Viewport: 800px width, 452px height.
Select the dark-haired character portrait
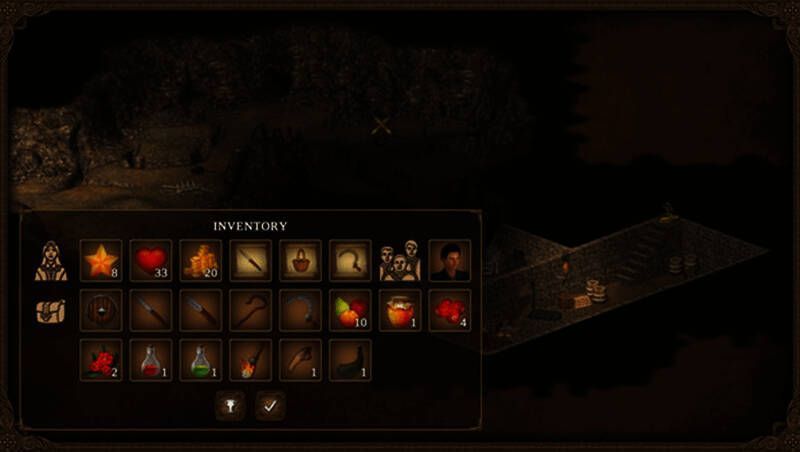tap(449, 260)
